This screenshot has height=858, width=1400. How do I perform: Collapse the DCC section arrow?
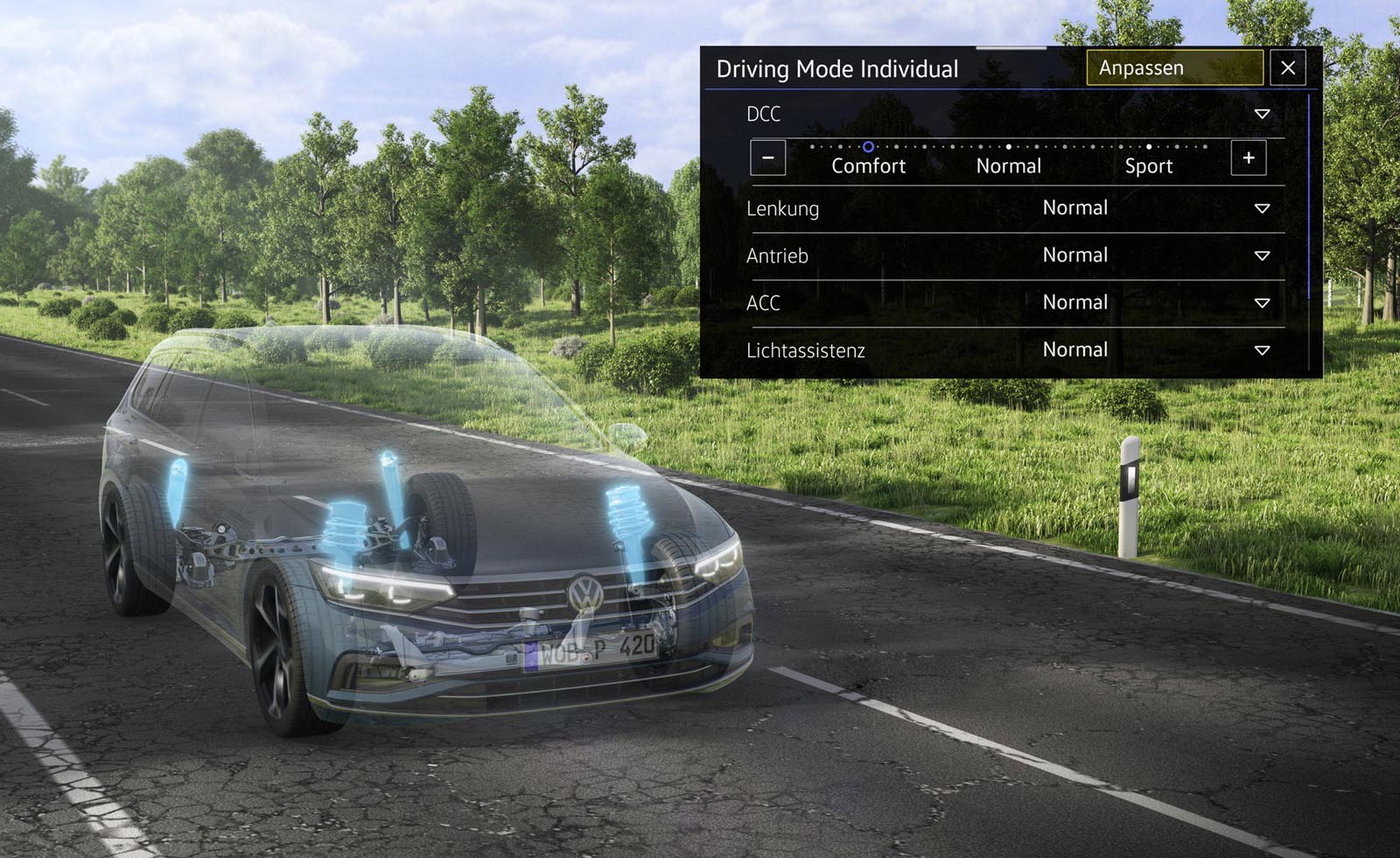click(x=1262, y=114)
